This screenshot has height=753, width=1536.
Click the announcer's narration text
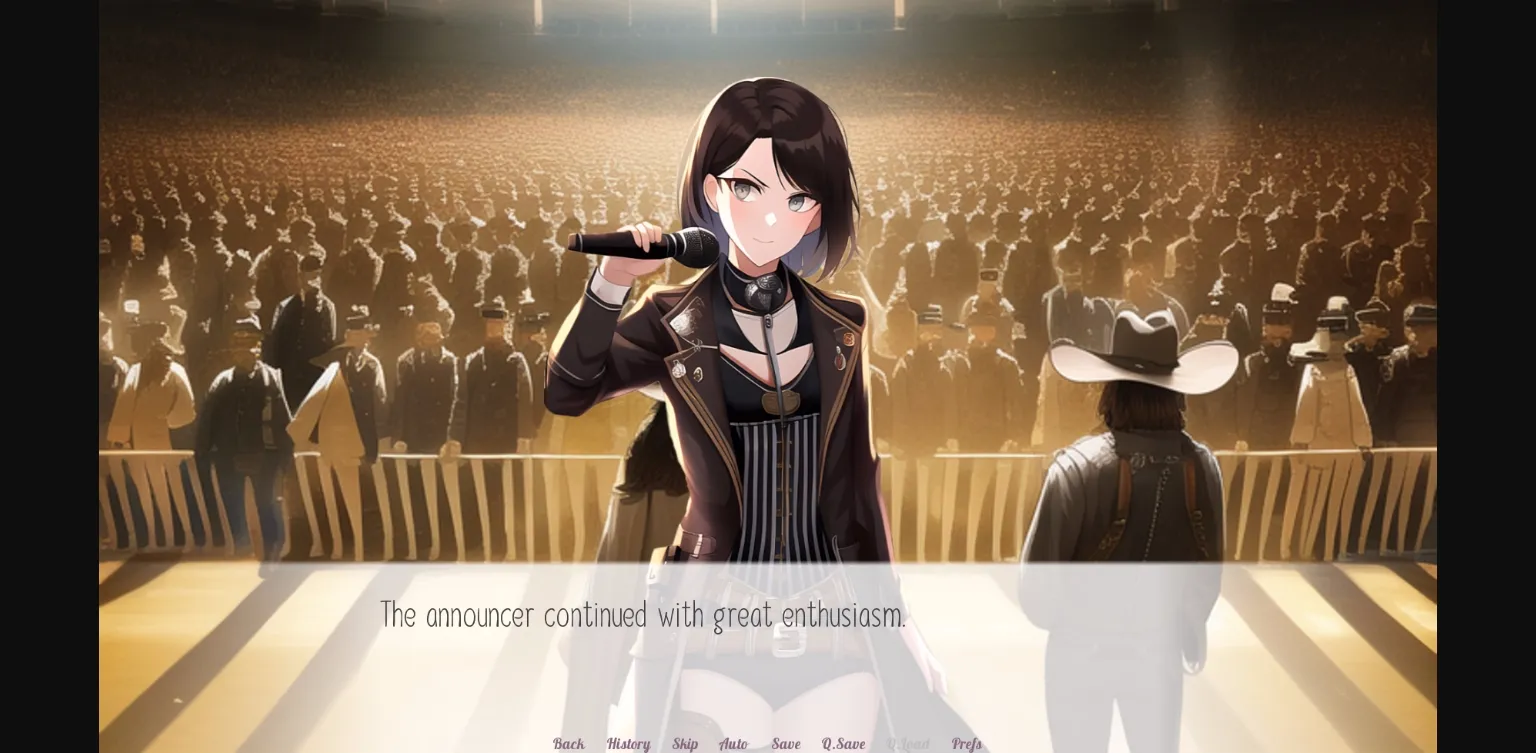click(x=643, y=615)
